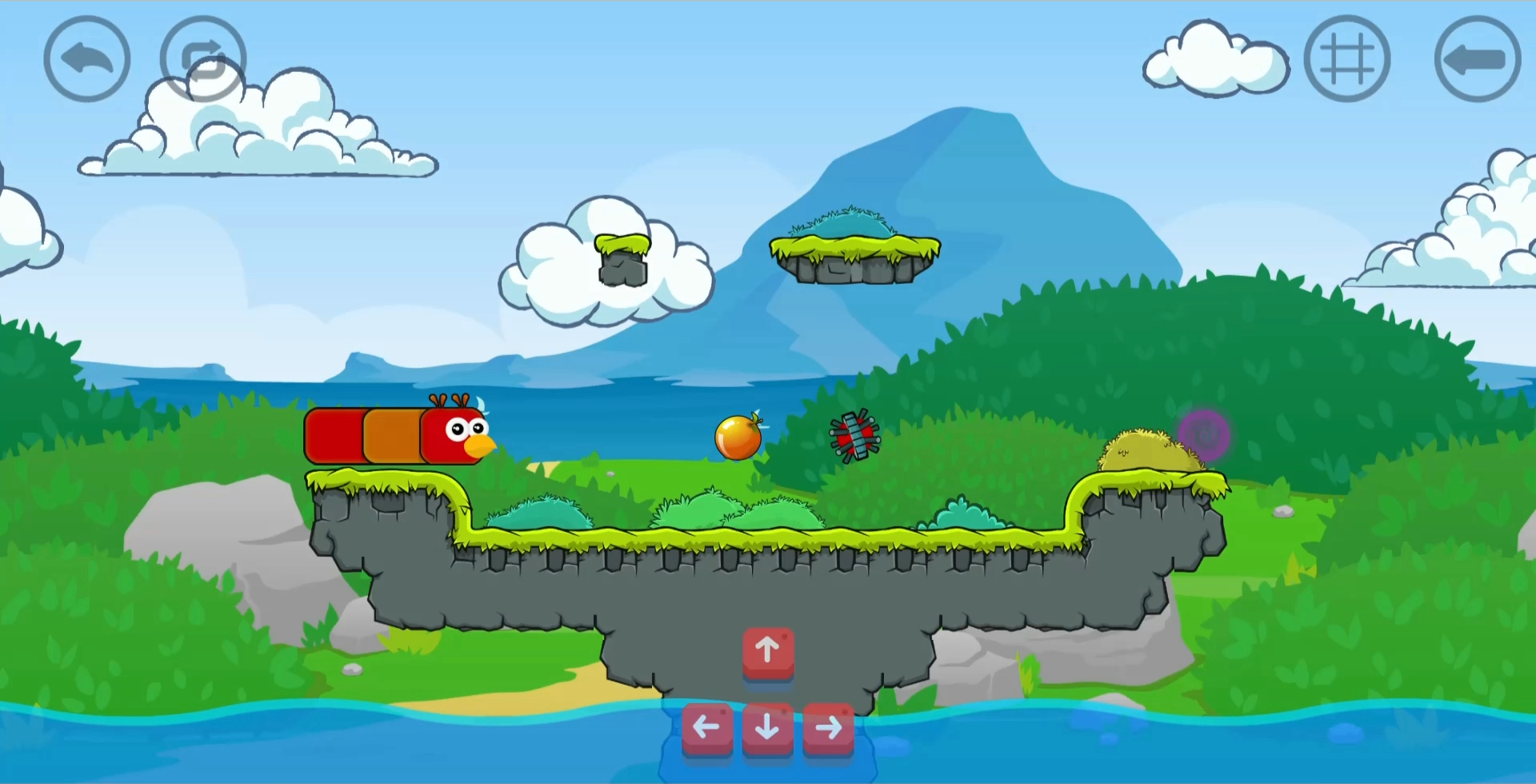This screenshot has width=1536, height=784.
Task: Click the orange fruit pickup
Action: (737, 436)
